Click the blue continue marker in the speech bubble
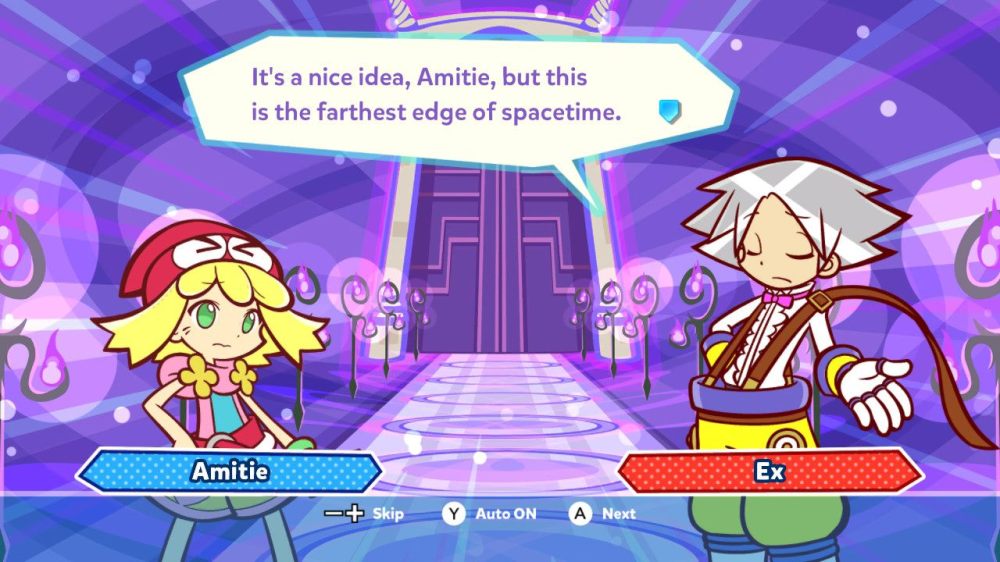Viewport: 1000px width, 562px height. tap(669, 110)
